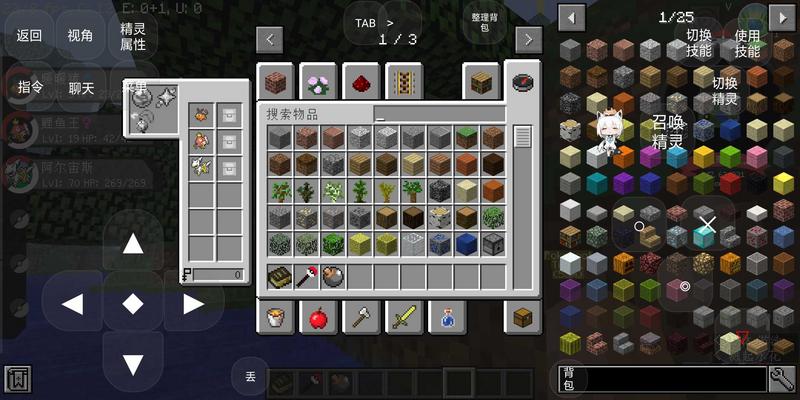Open the 聊天 chat window
The image size is (800, 400).
coord(81,88)
